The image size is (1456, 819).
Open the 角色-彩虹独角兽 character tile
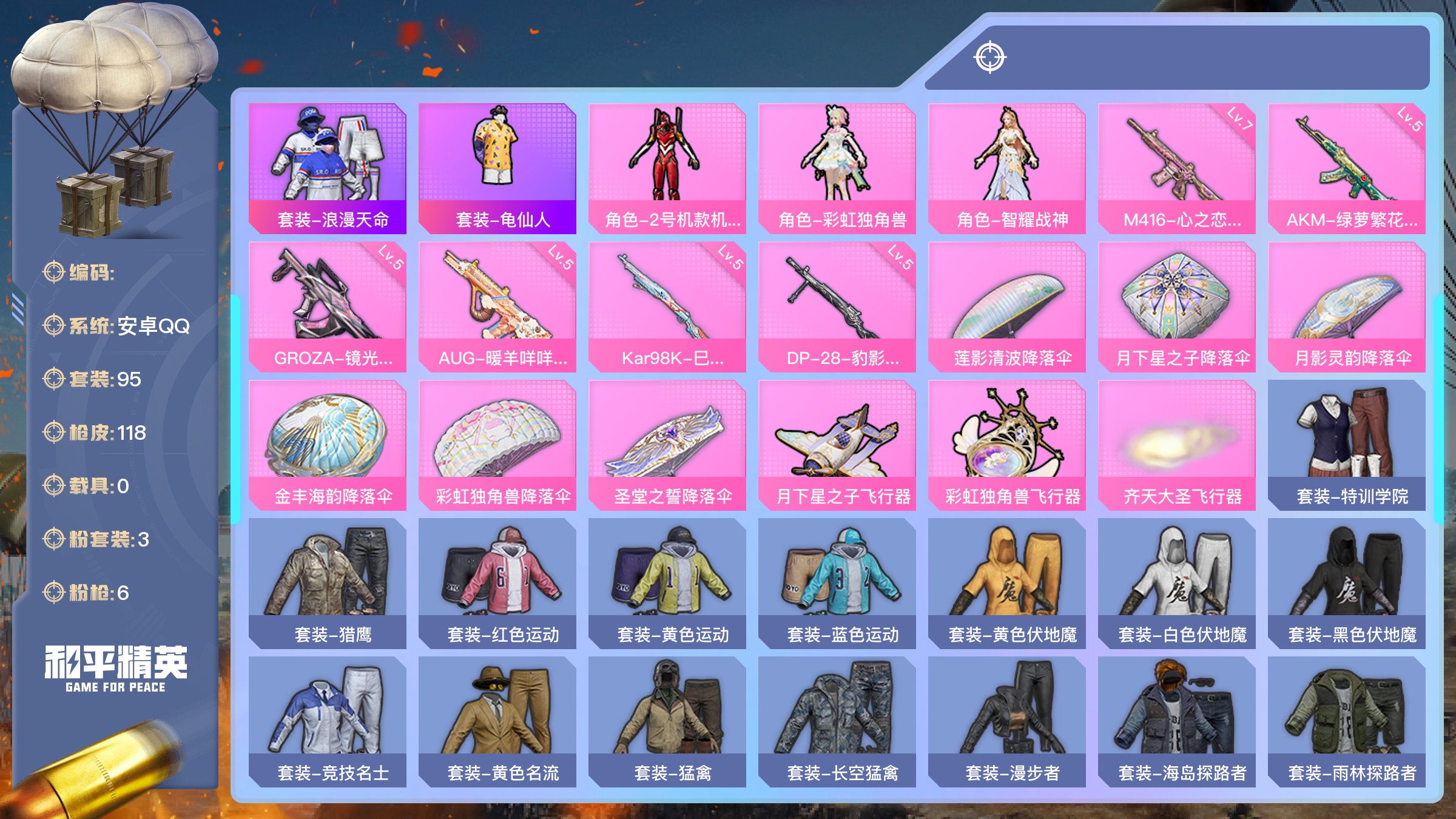(x=837, y=168)
